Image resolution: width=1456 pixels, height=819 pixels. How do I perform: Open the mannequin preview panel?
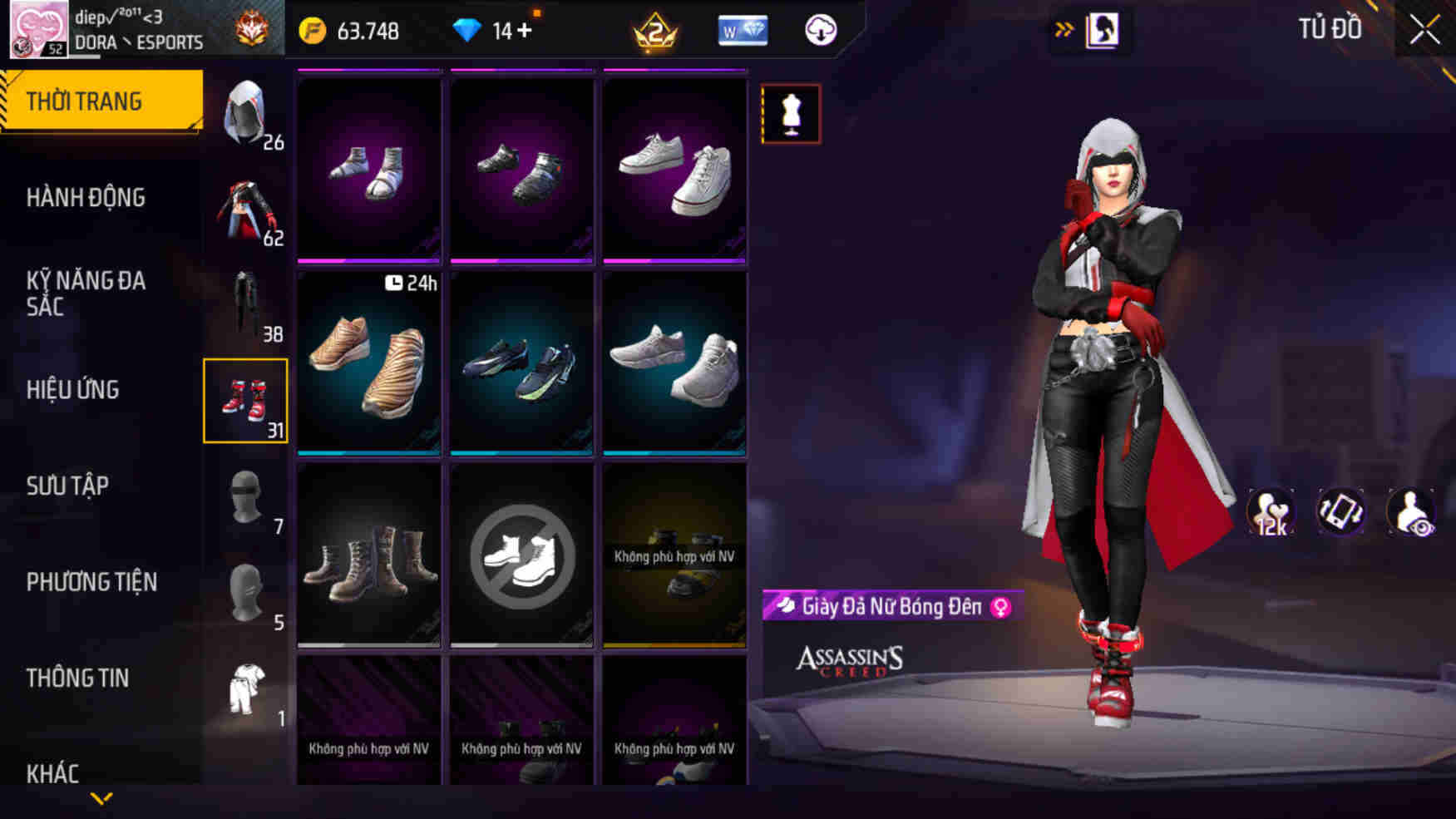coord(789,114)
